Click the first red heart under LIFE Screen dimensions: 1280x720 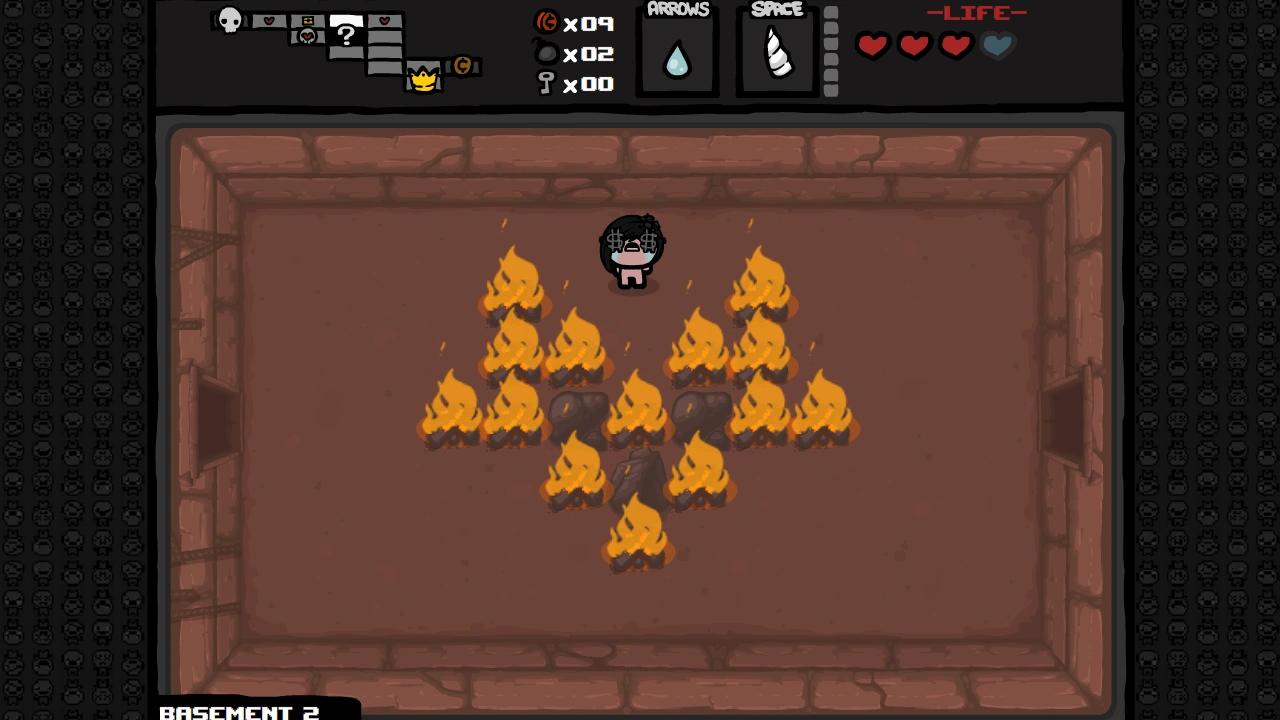872,45
